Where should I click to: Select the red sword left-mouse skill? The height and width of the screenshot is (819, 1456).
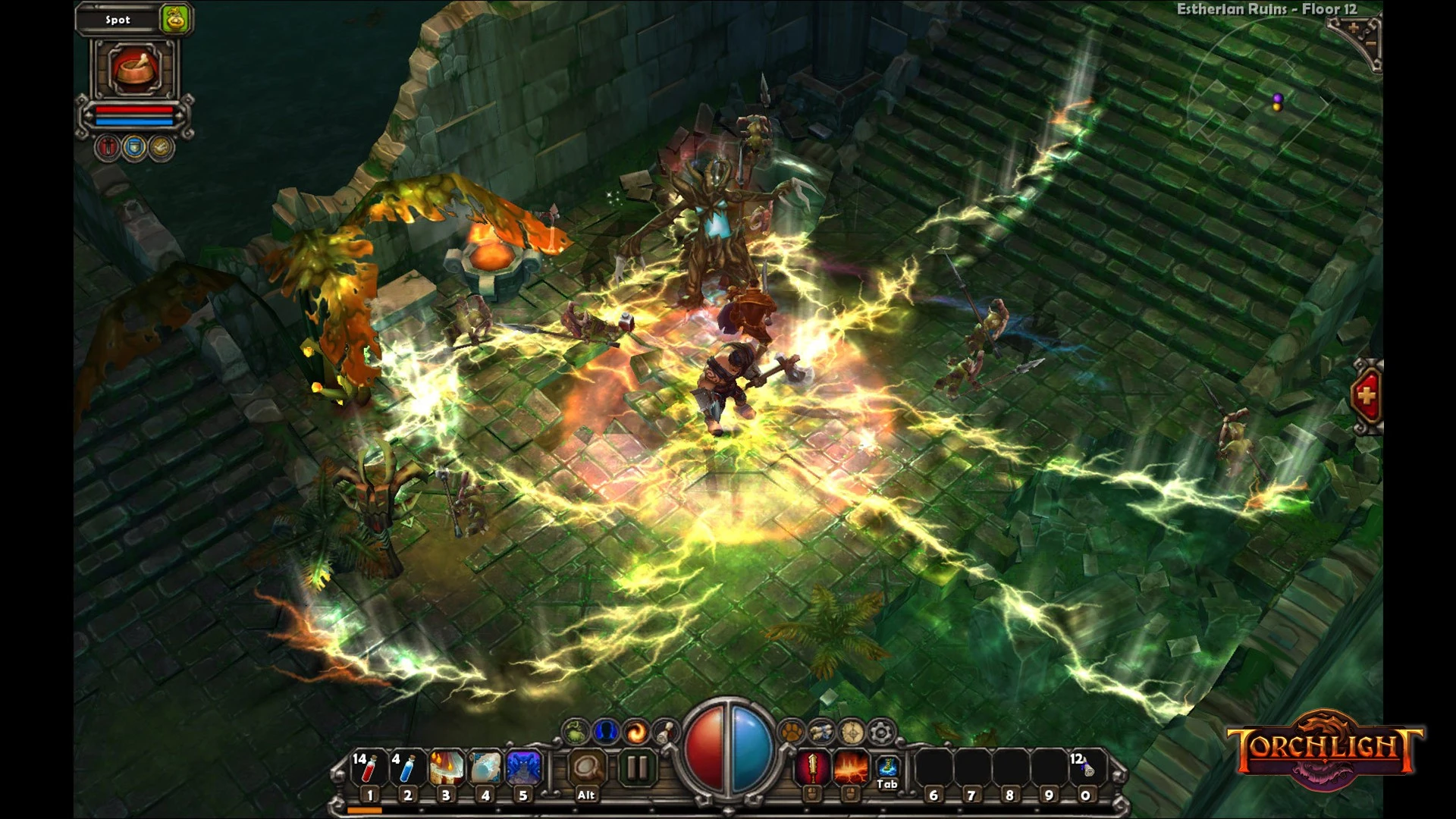[811, 768]
